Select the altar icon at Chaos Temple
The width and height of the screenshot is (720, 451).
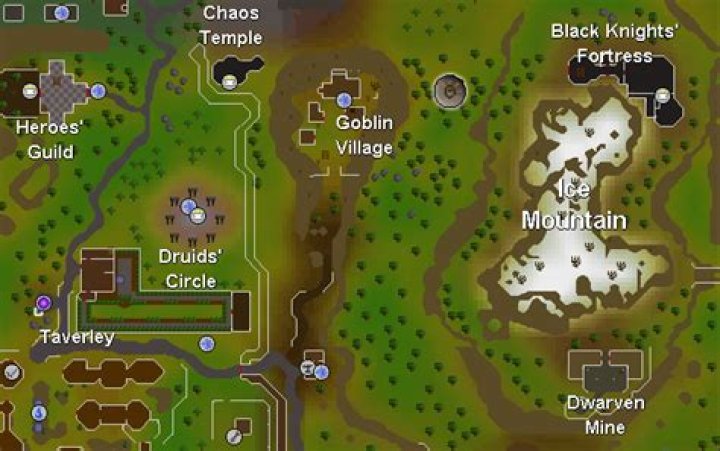(230, 82)
